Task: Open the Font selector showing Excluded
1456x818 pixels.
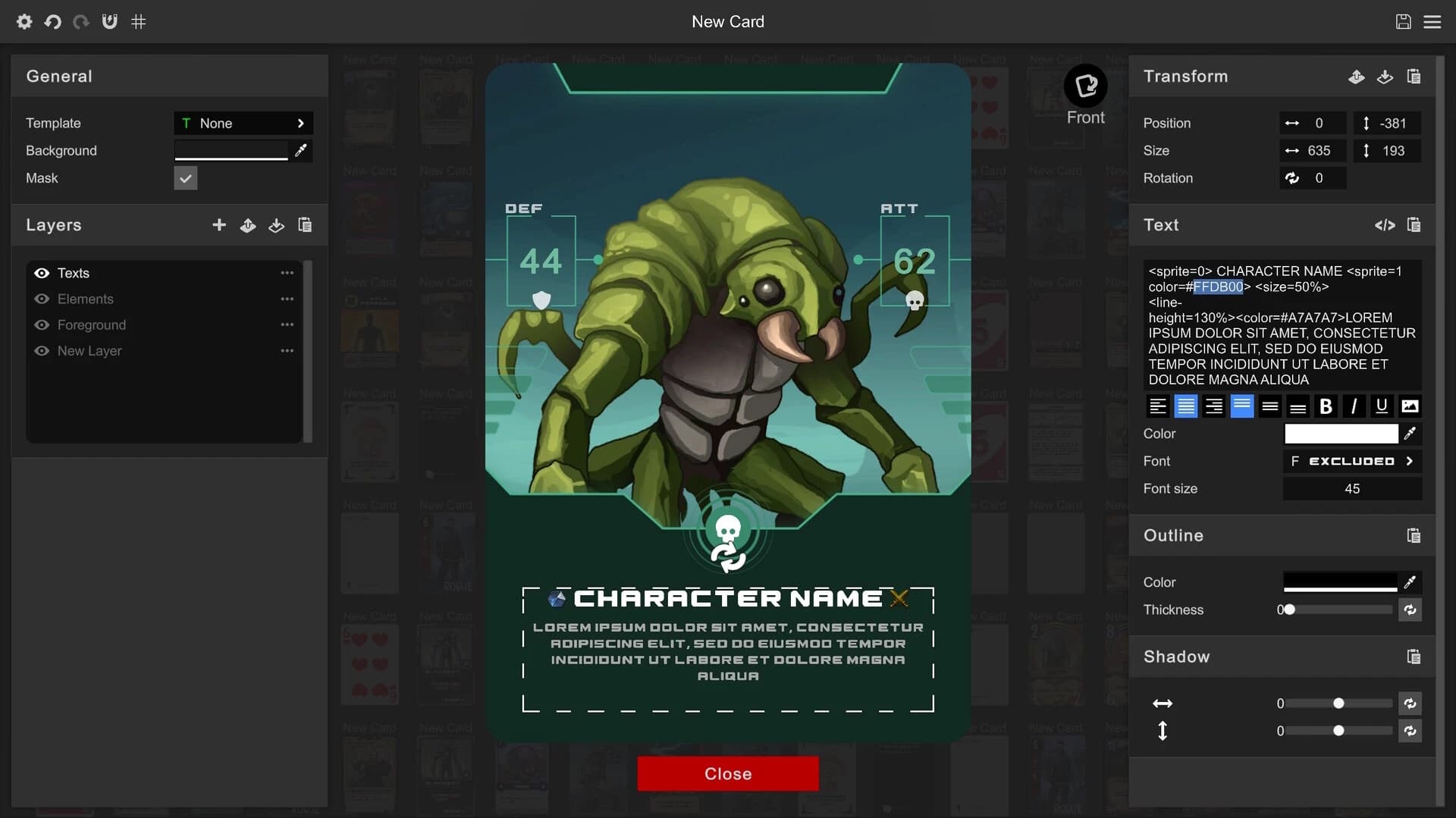Action: click(1352, 461)
